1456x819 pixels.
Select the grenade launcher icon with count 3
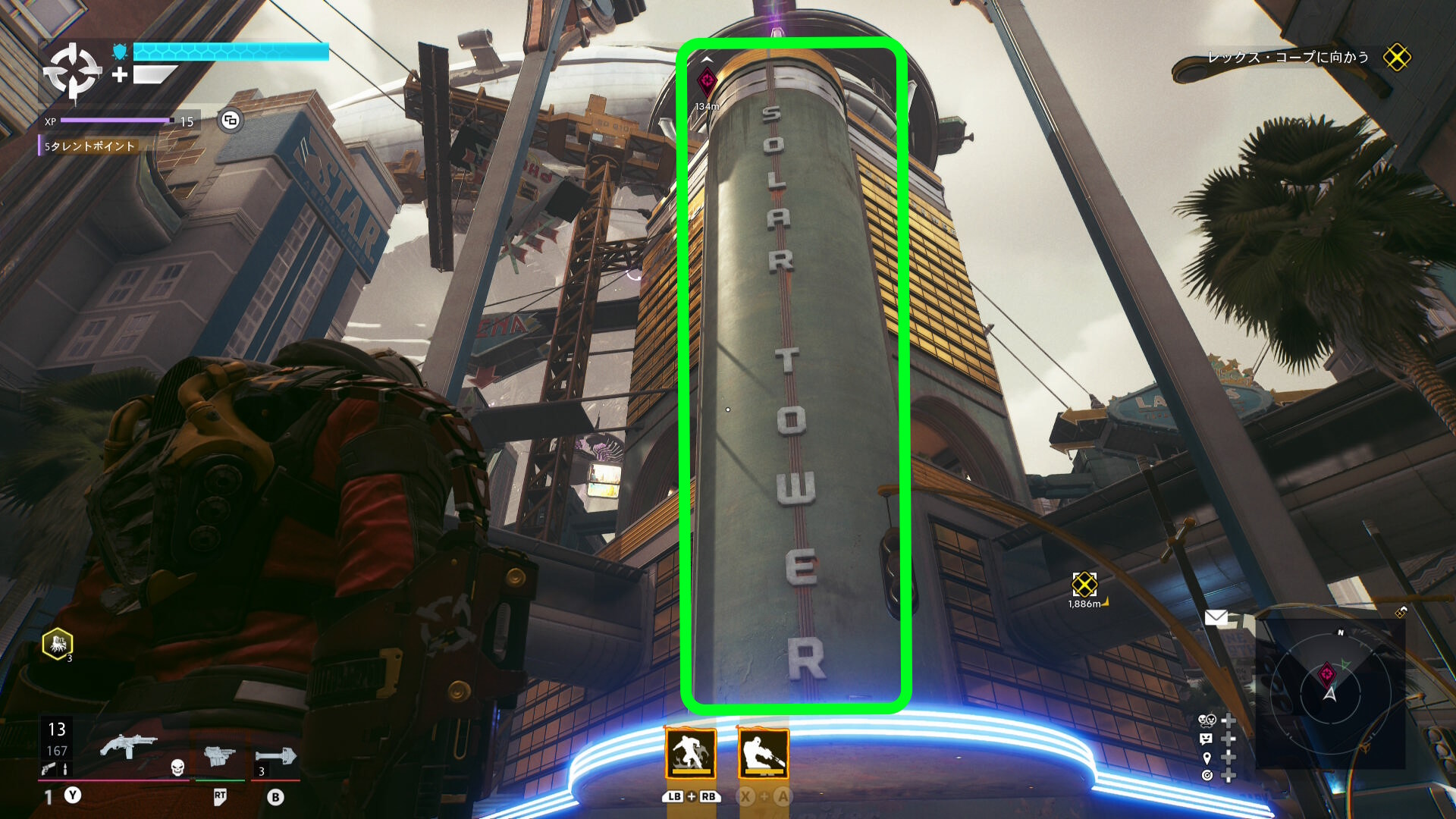pyautogui.click(x=276, y=756)
